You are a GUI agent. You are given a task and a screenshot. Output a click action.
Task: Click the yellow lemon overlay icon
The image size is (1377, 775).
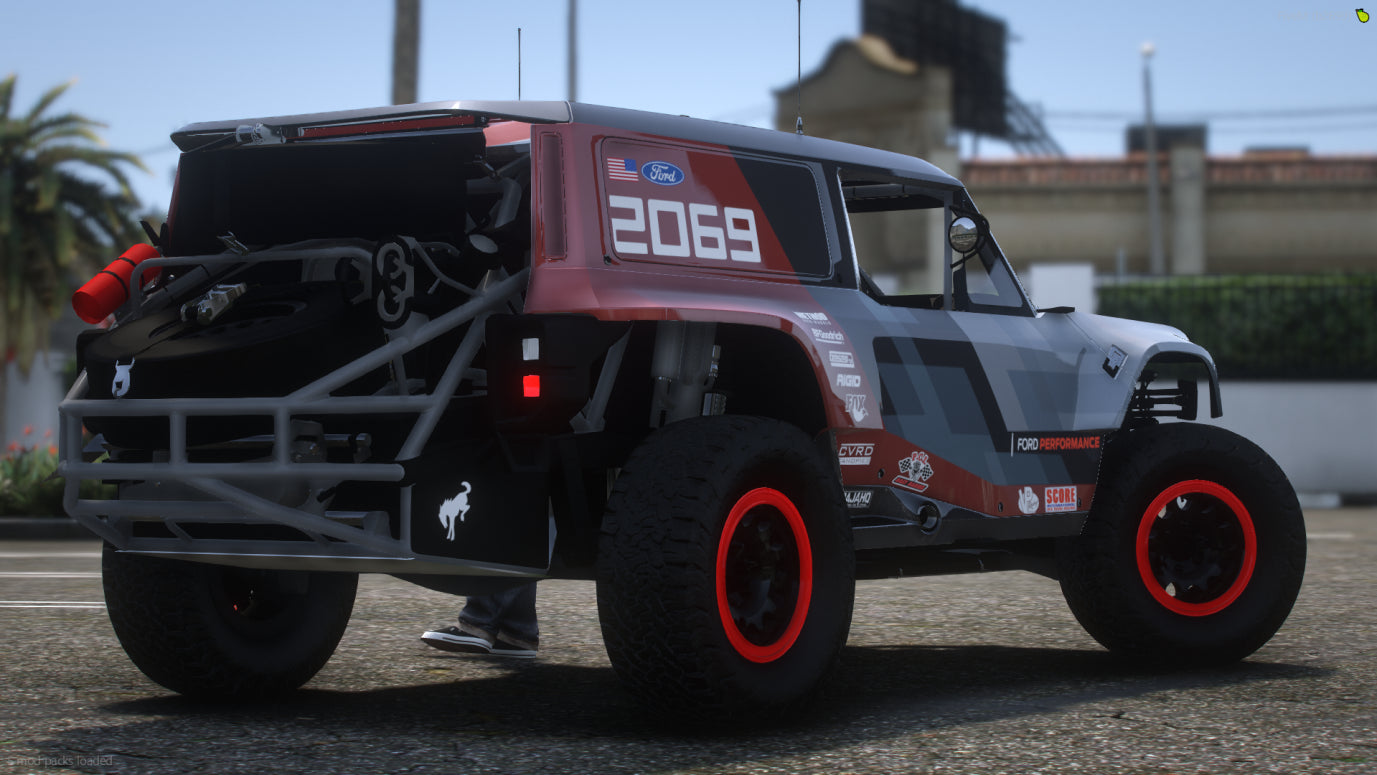1361,15
